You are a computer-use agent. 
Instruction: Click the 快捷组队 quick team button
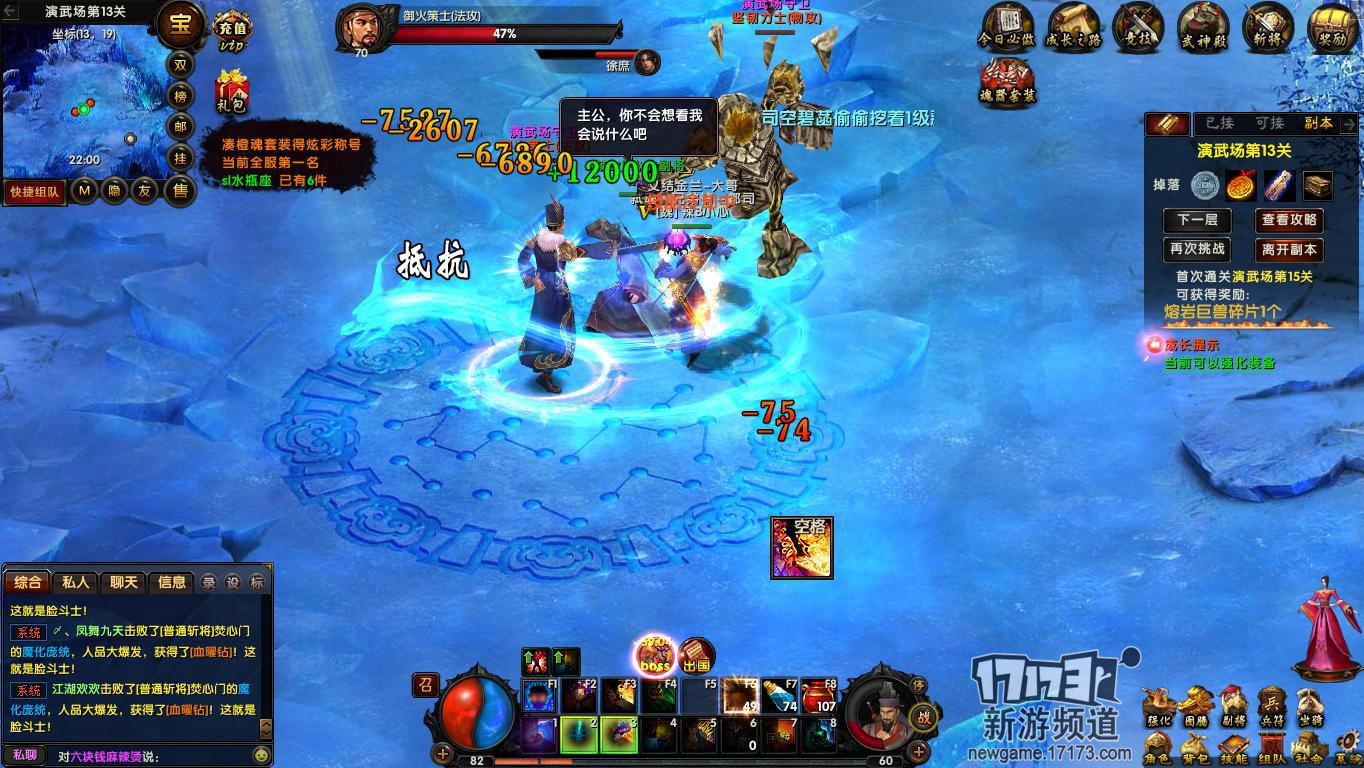point(35,191)
